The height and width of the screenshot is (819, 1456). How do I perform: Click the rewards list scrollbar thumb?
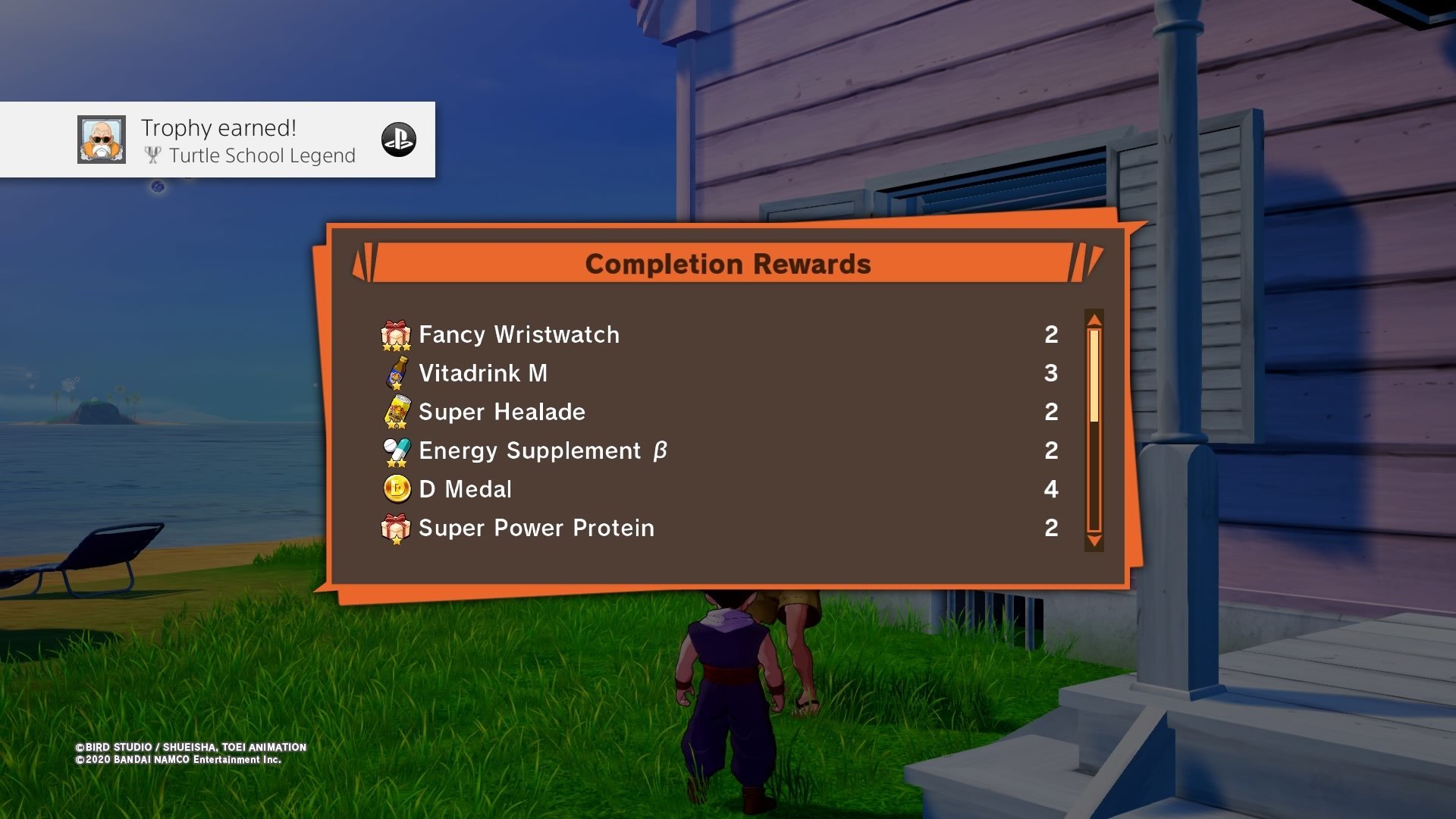tap(1094, 375)
